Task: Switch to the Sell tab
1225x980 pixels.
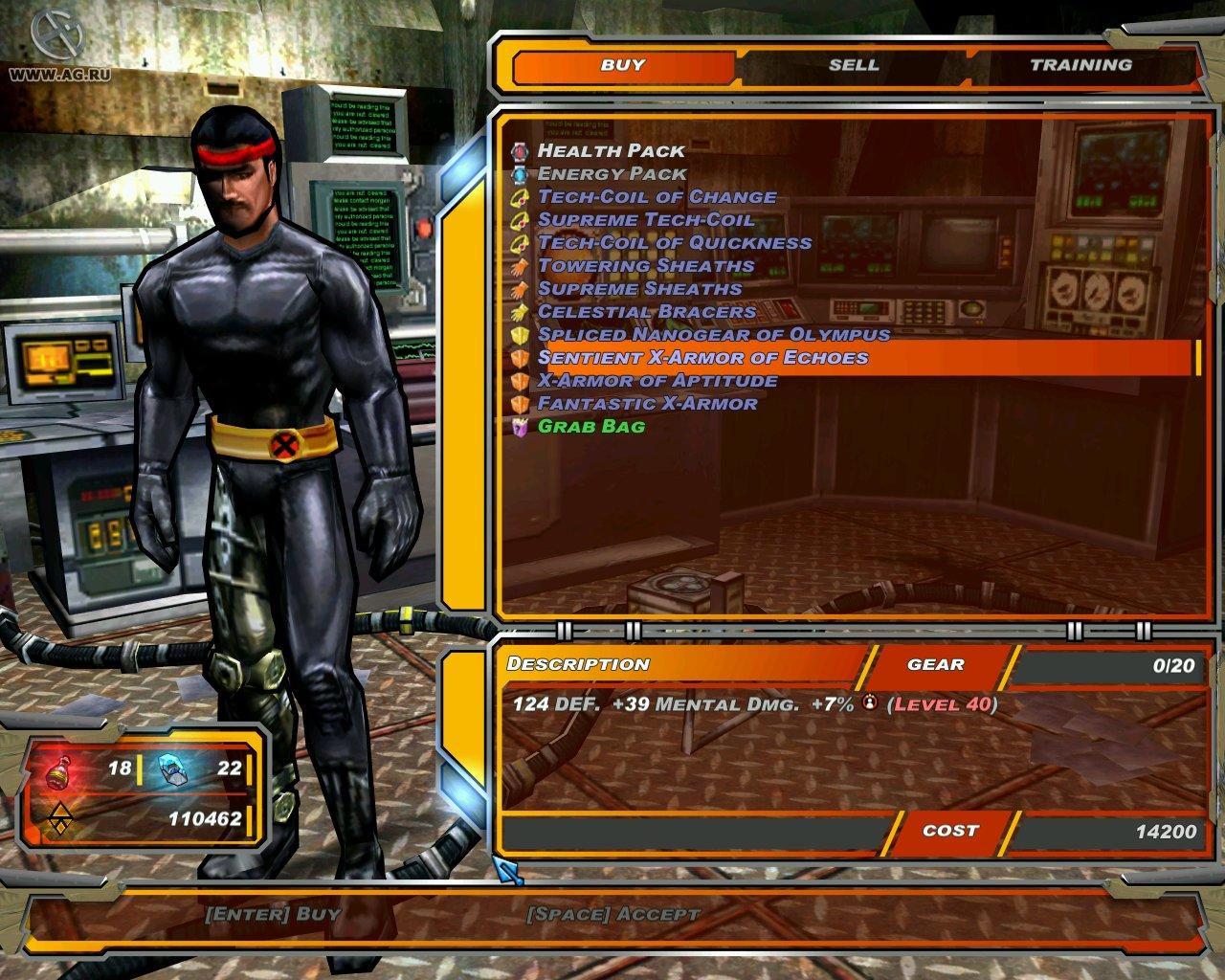Action: (x=853, y=65)
